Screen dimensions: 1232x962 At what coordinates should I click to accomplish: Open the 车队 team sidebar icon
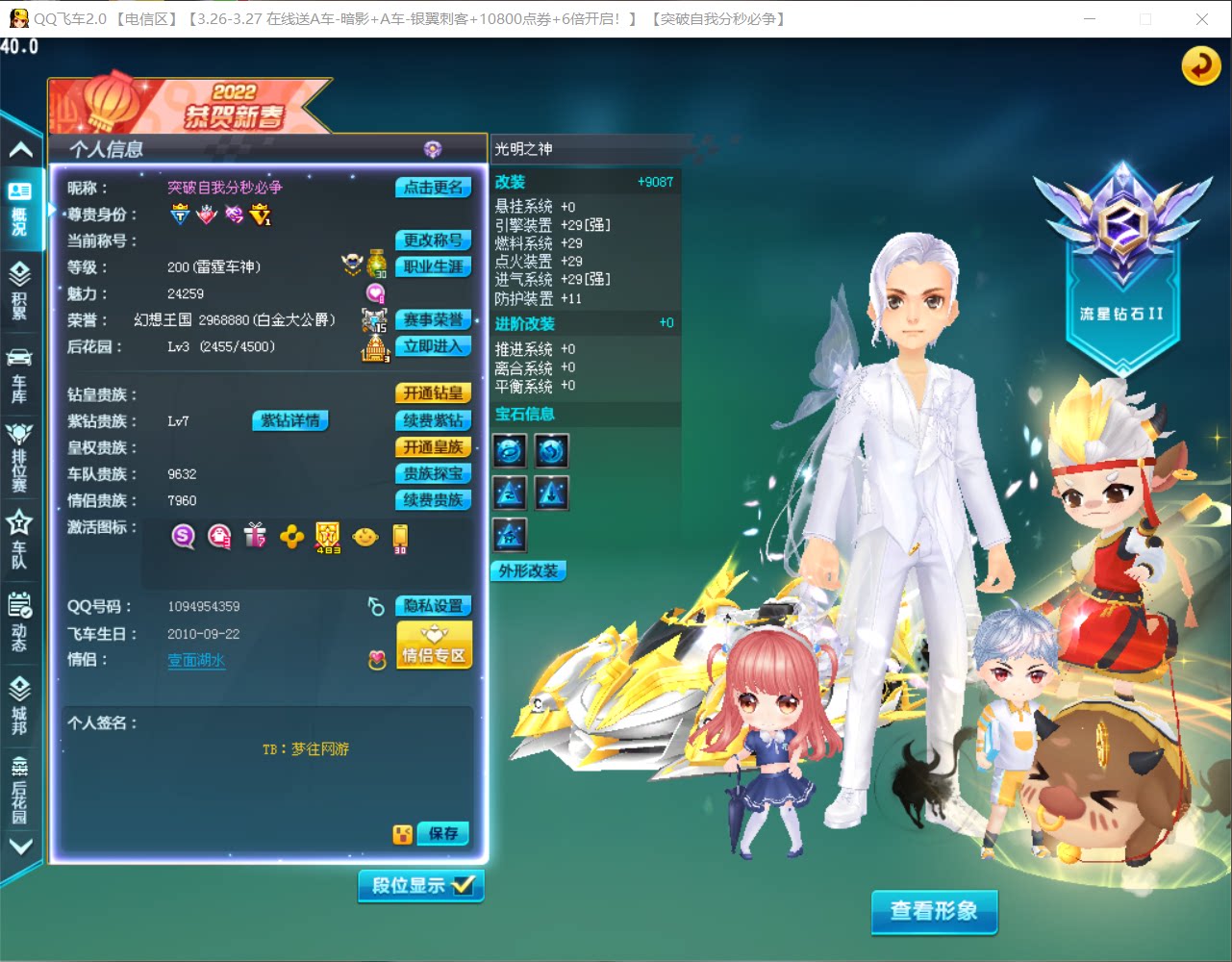[21, 534]
